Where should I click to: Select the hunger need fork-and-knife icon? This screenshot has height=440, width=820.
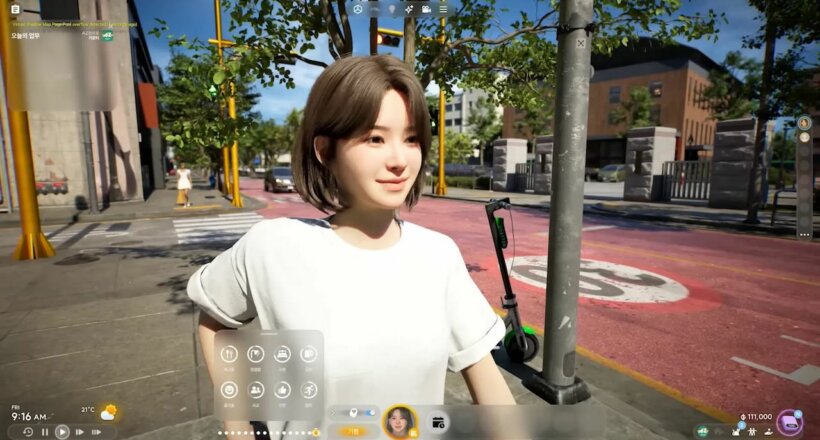[229, 353]
